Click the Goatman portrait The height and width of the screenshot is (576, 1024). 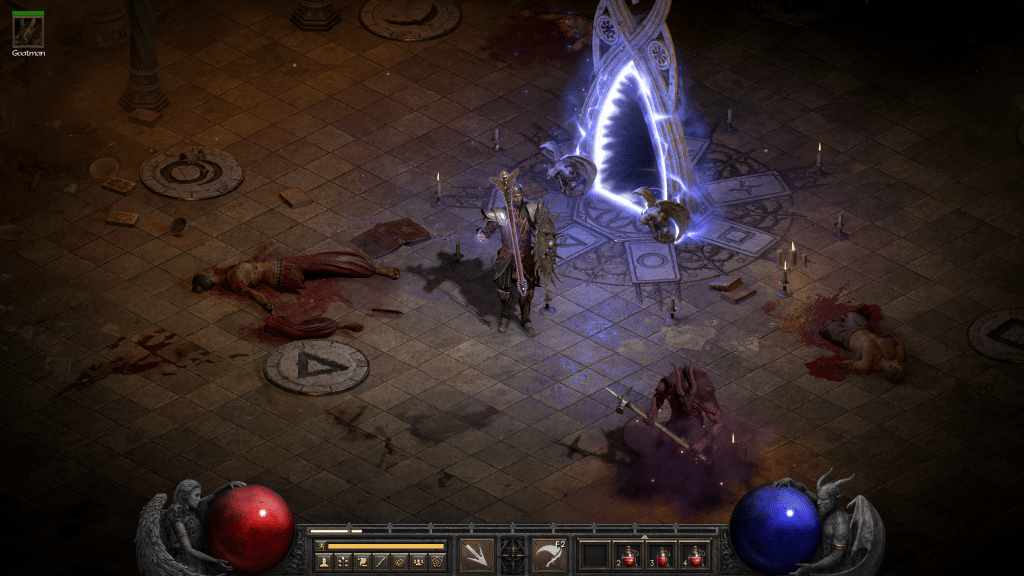(x=27, y=30)
